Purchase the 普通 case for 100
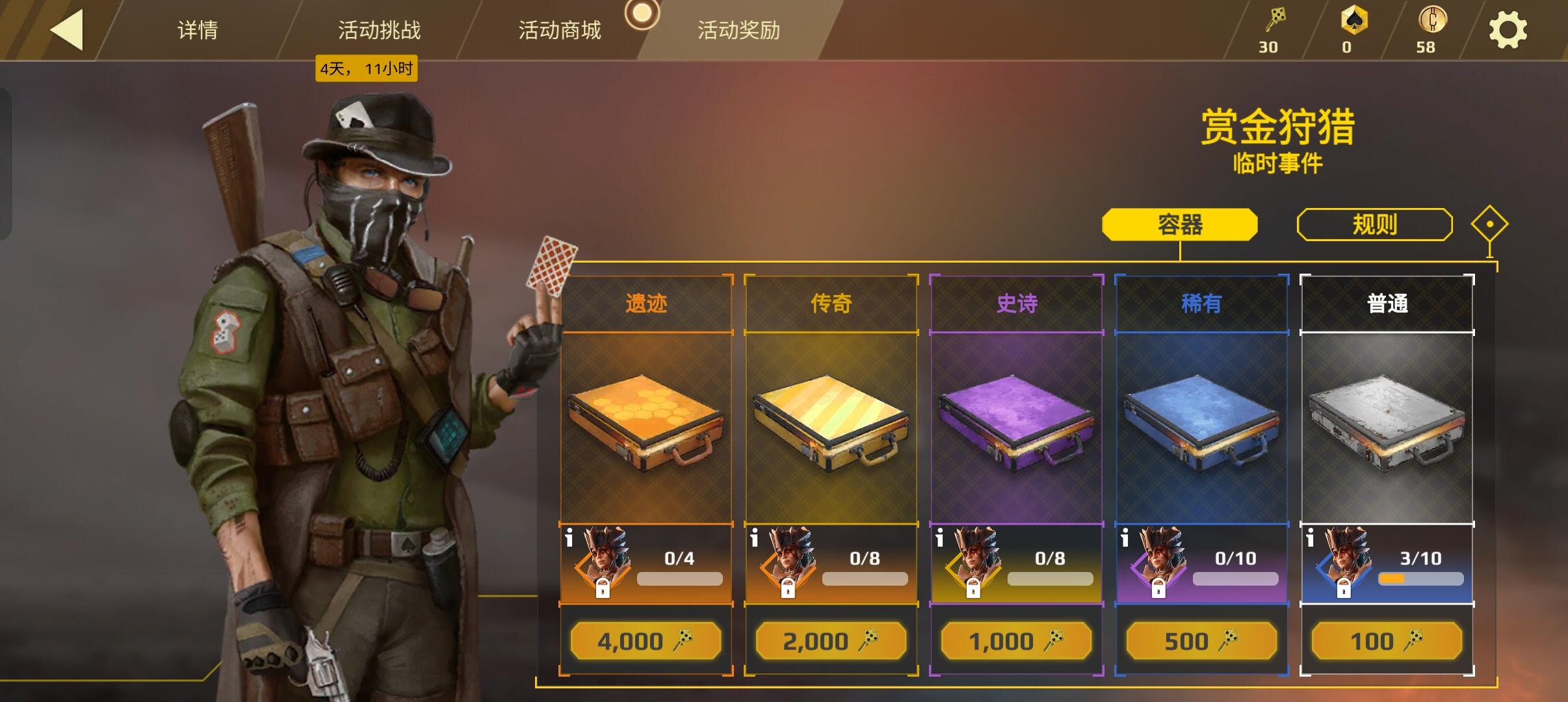This screenshot has height=702, width=1568. tap(1385, 641)
